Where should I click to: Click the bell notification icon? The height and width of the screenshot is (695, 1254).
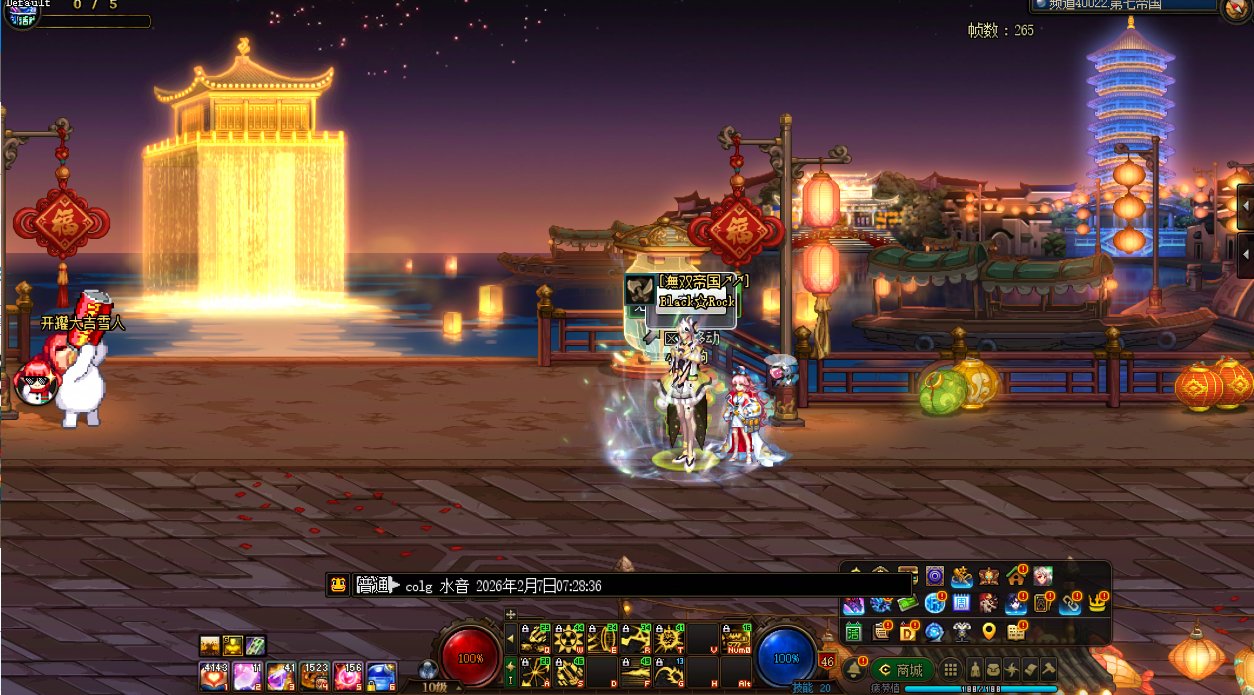pos(855,670)
